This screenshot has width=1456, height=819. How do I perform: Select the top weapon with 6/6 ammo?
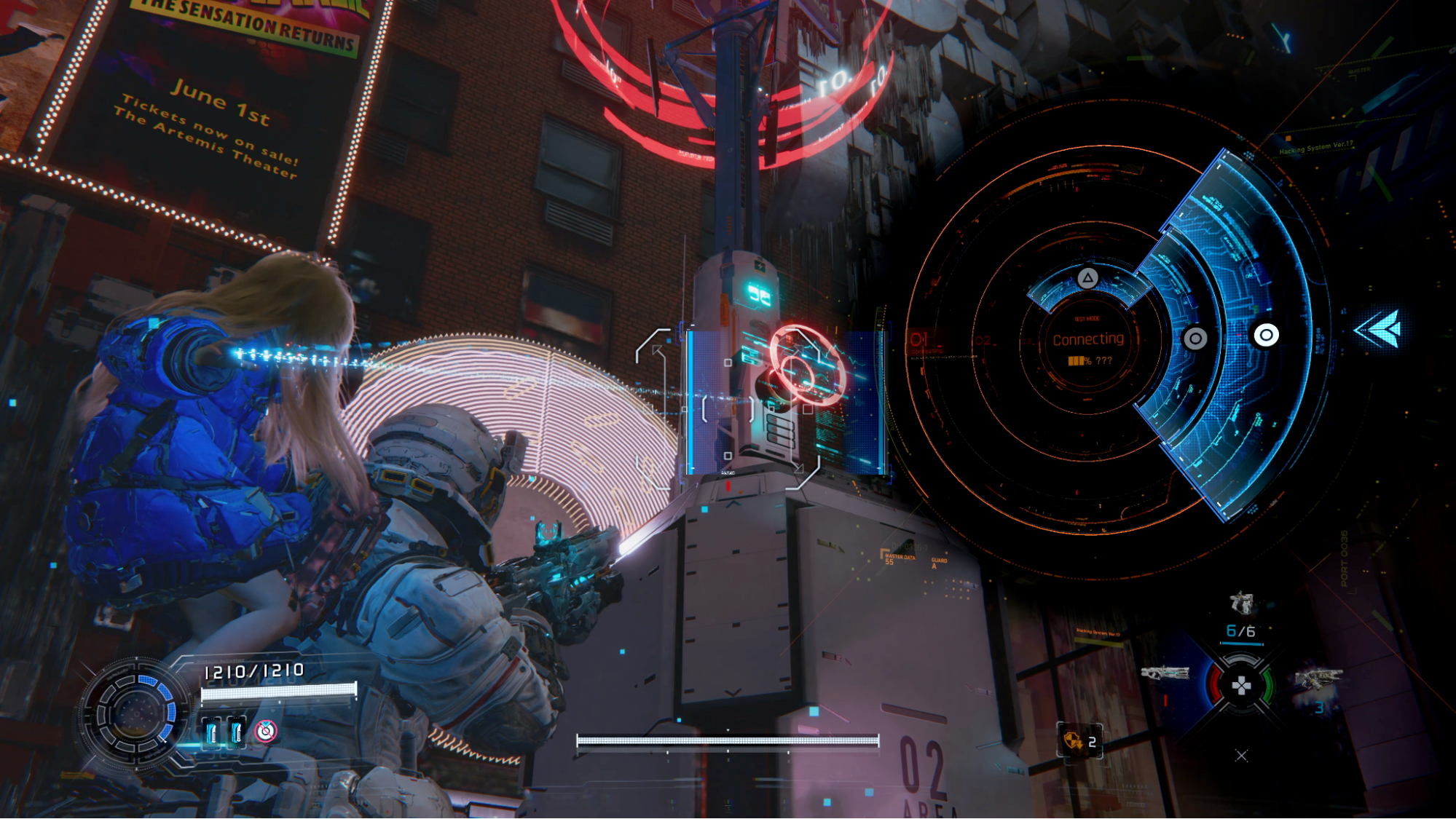point(1241,604)
